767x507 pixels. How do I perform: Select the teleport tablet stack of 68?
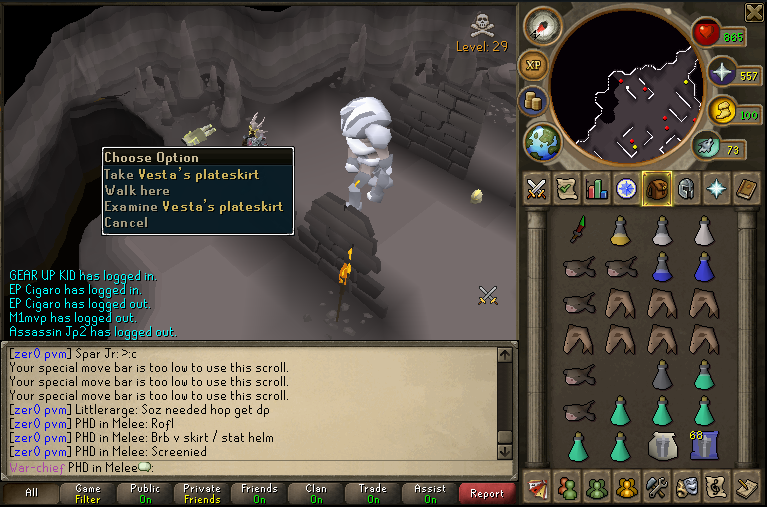click(x=704, y=444)
